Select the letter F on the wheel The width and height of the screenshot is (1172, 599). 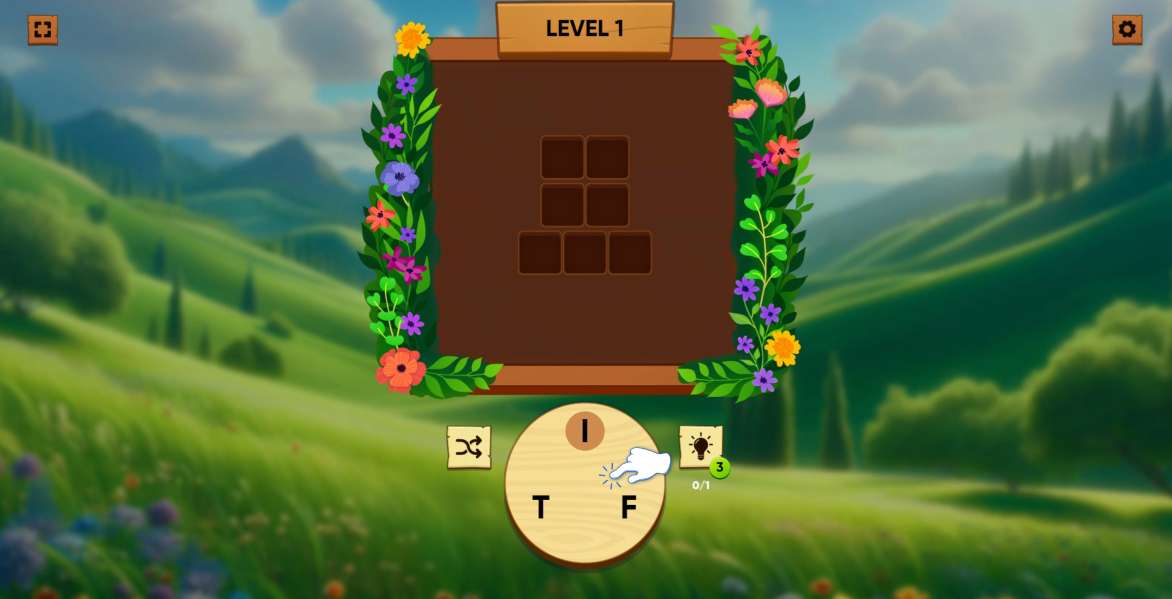pyautogui.click(x=628, y=508)
